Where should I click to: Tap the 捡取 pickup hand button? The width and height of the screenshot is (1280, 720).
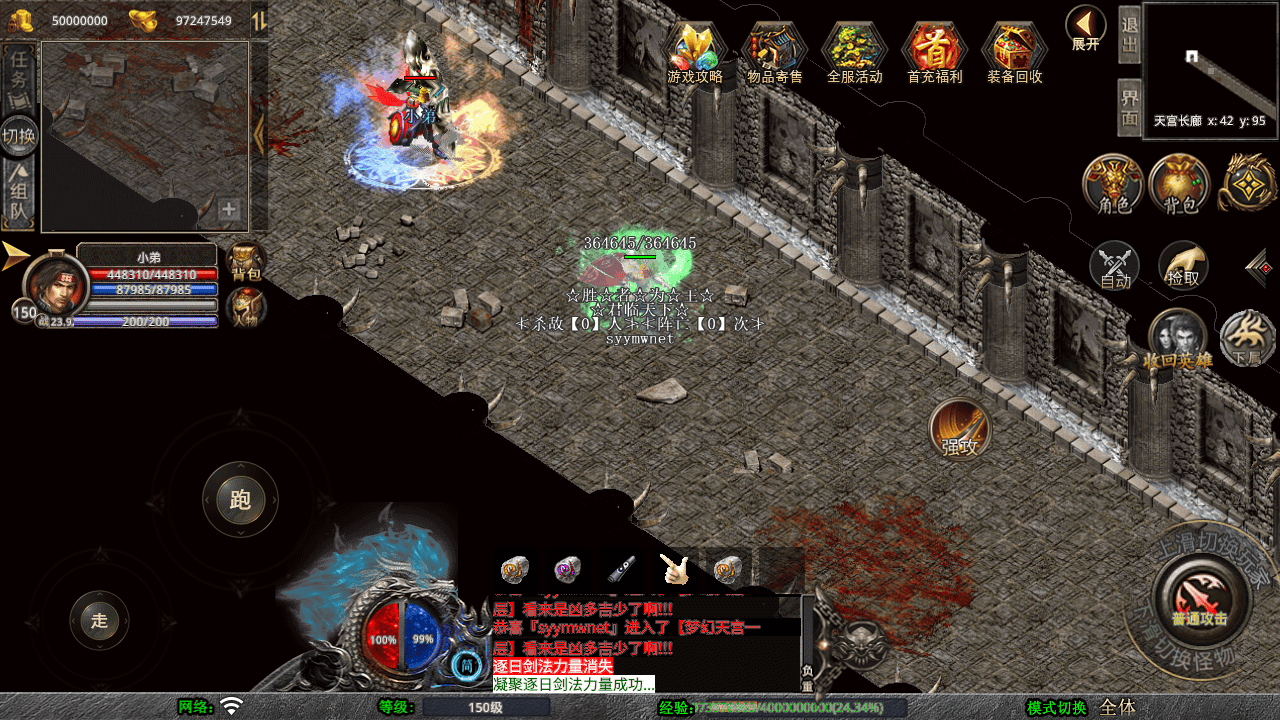(x=1183, y=267)
